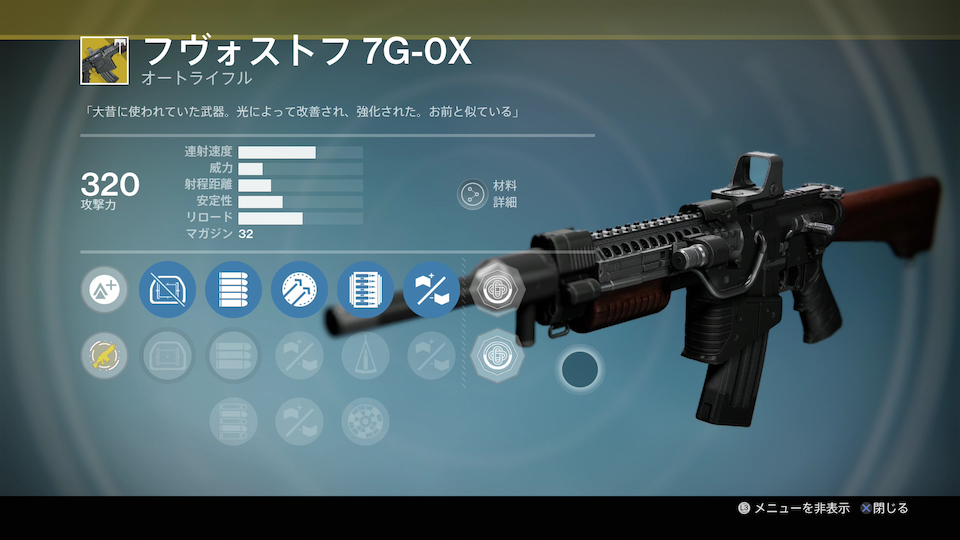Select the dimmed cone-shaped perk
This screenshot has height=540, width=960.
365,355
